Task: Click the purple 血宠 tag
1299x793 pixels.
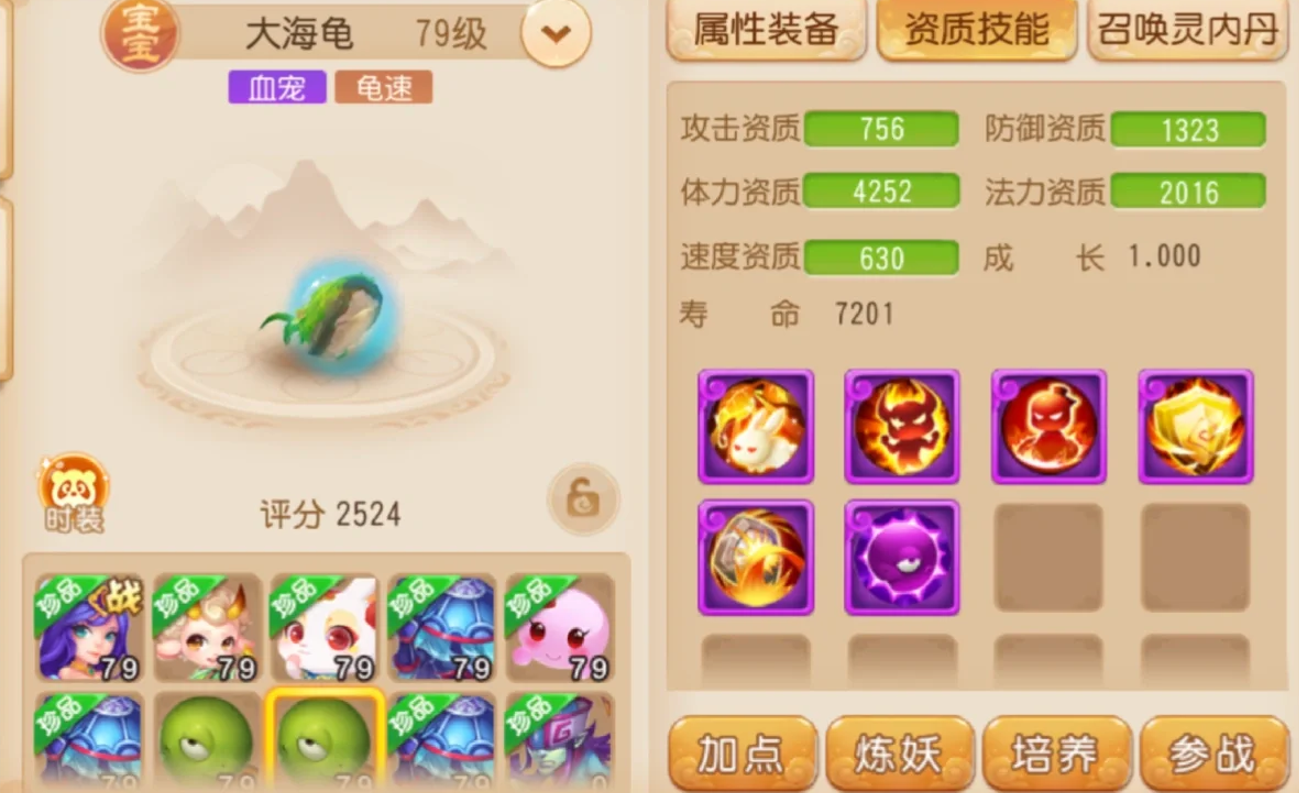Action: pos(277,87)
